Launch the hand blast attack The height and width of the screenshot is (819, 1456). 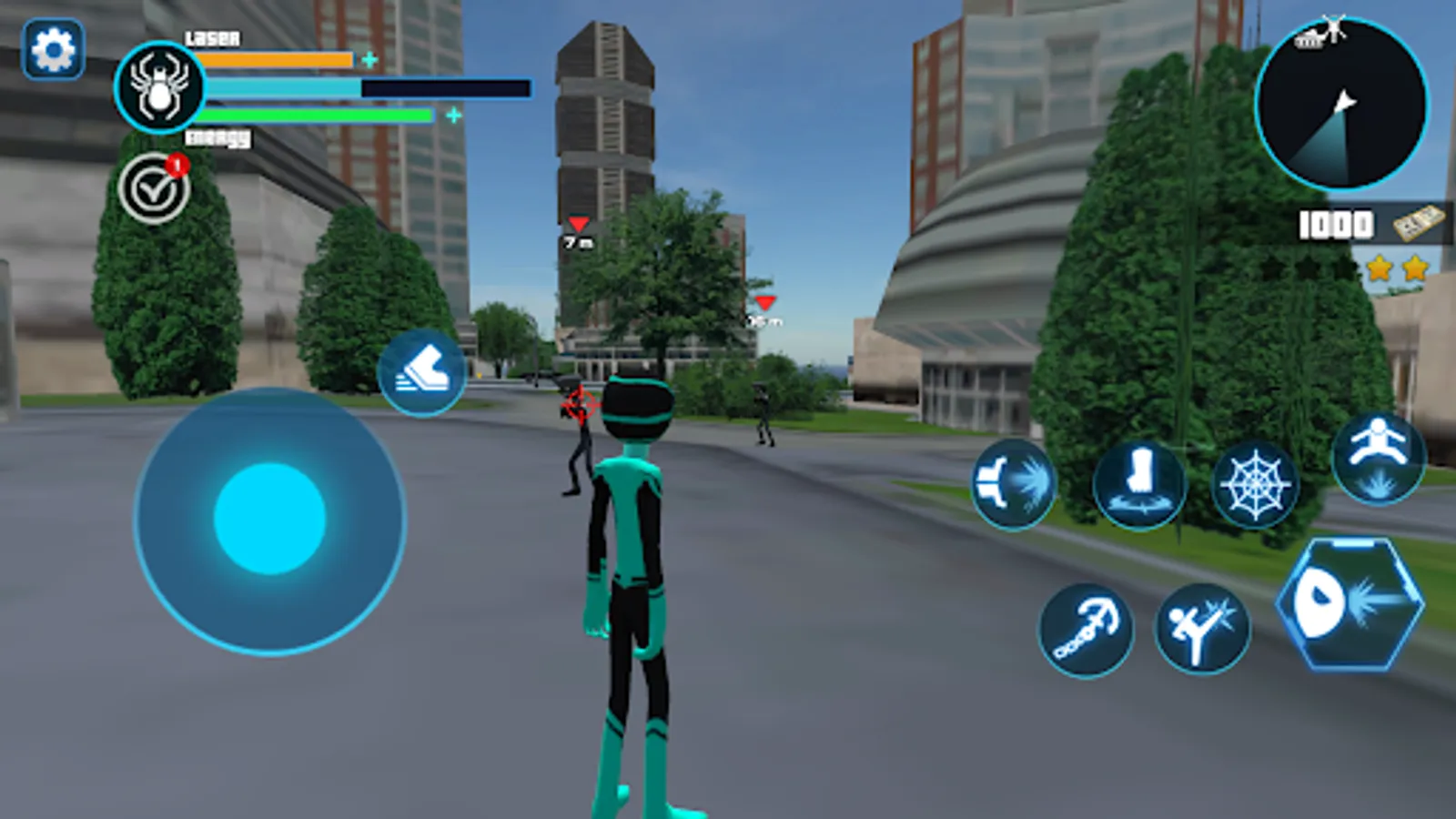coord(1013,482)
